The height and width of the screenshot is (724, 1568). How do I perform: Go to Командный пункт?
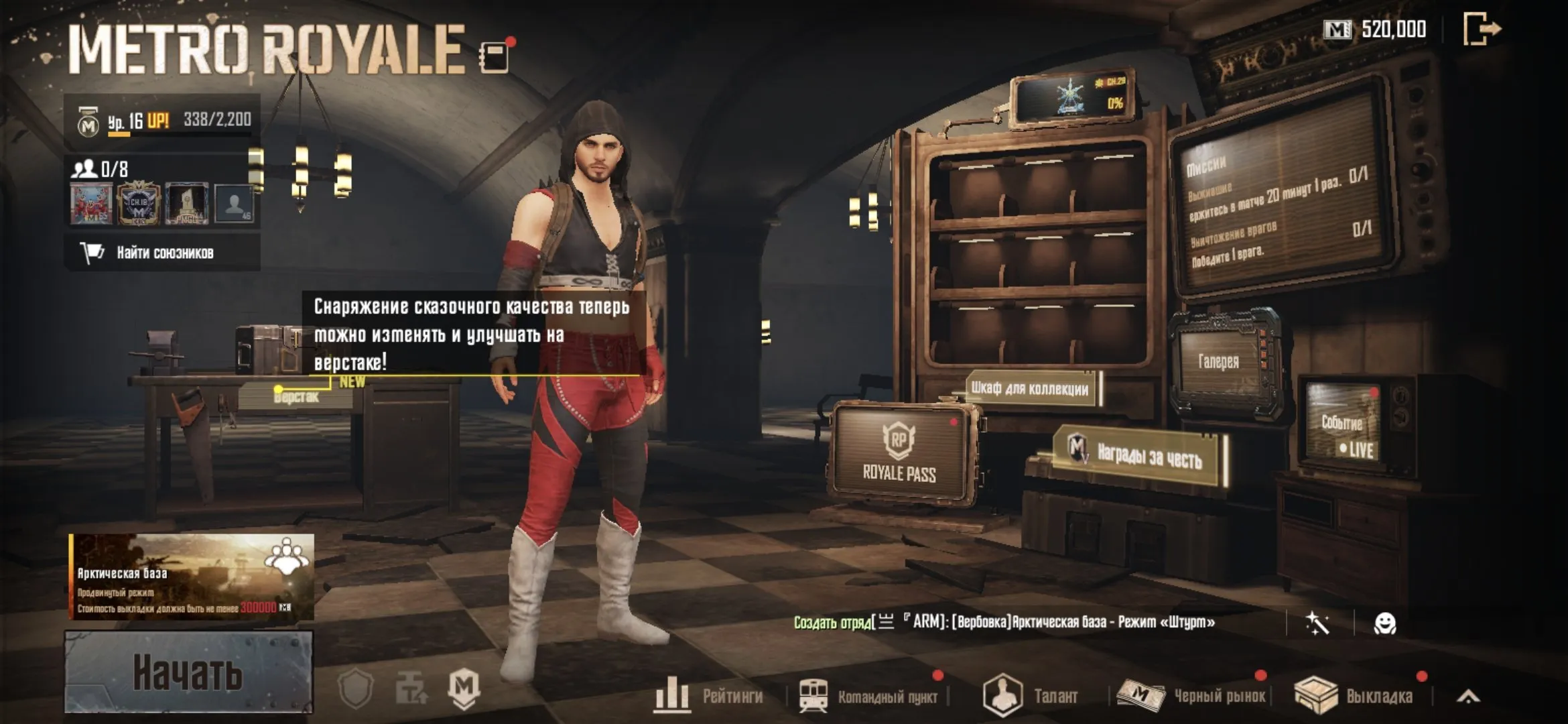pyautogui.click(x=868, y=696)
